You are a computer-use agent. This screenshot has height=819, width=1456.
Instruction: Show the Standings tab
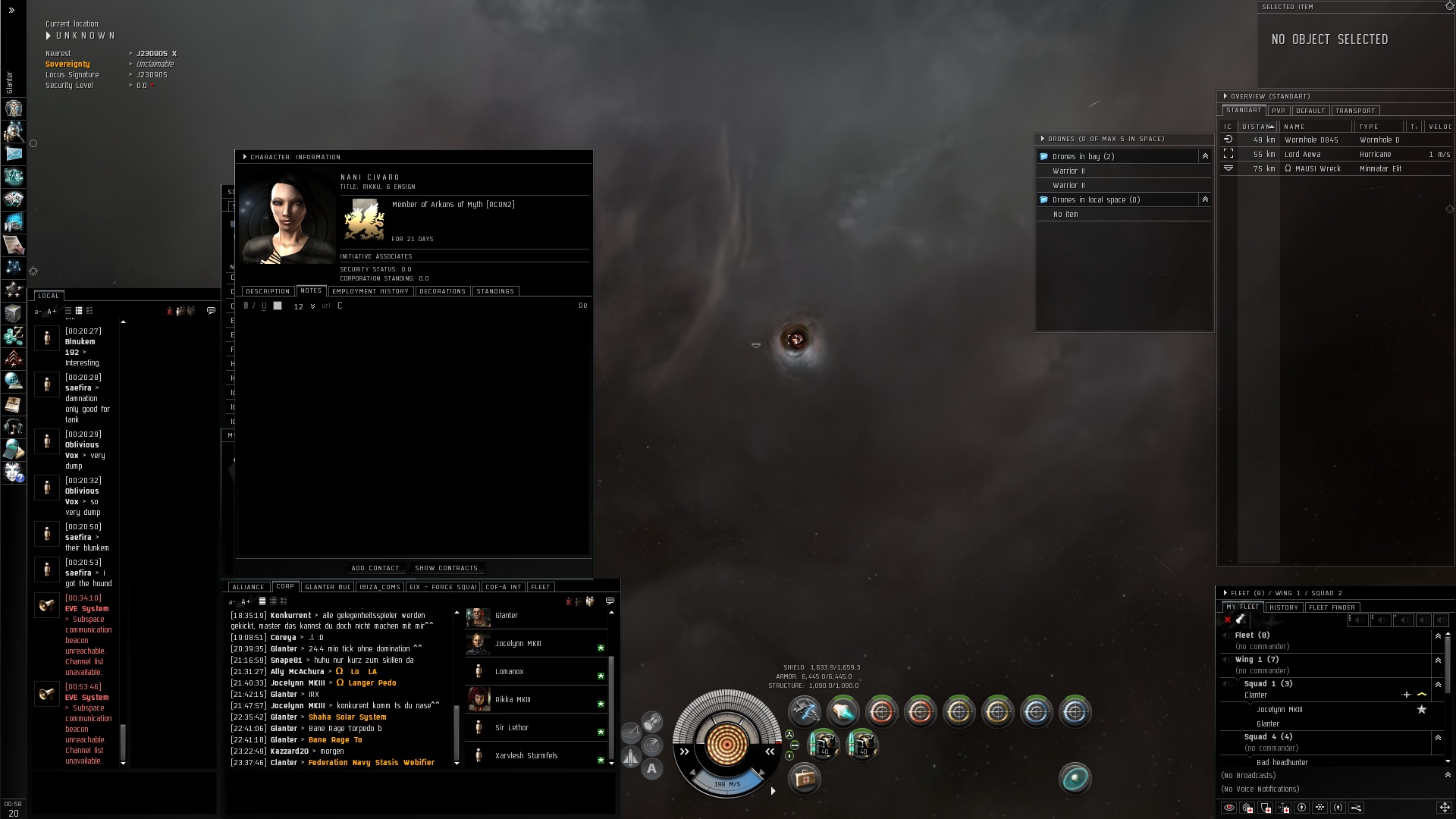[495, 291]
